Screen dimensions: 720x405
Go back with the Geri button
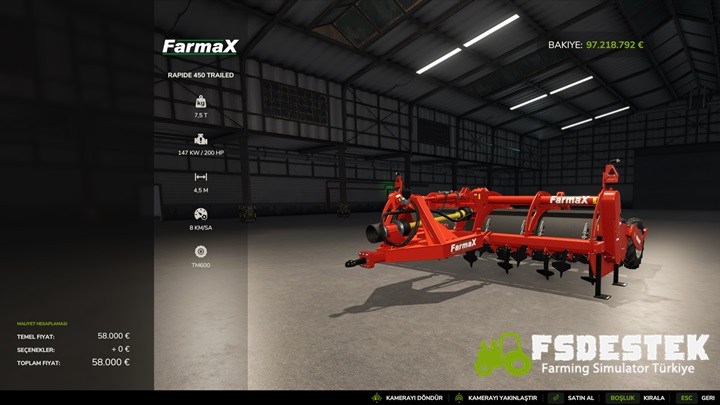[707, 398]
